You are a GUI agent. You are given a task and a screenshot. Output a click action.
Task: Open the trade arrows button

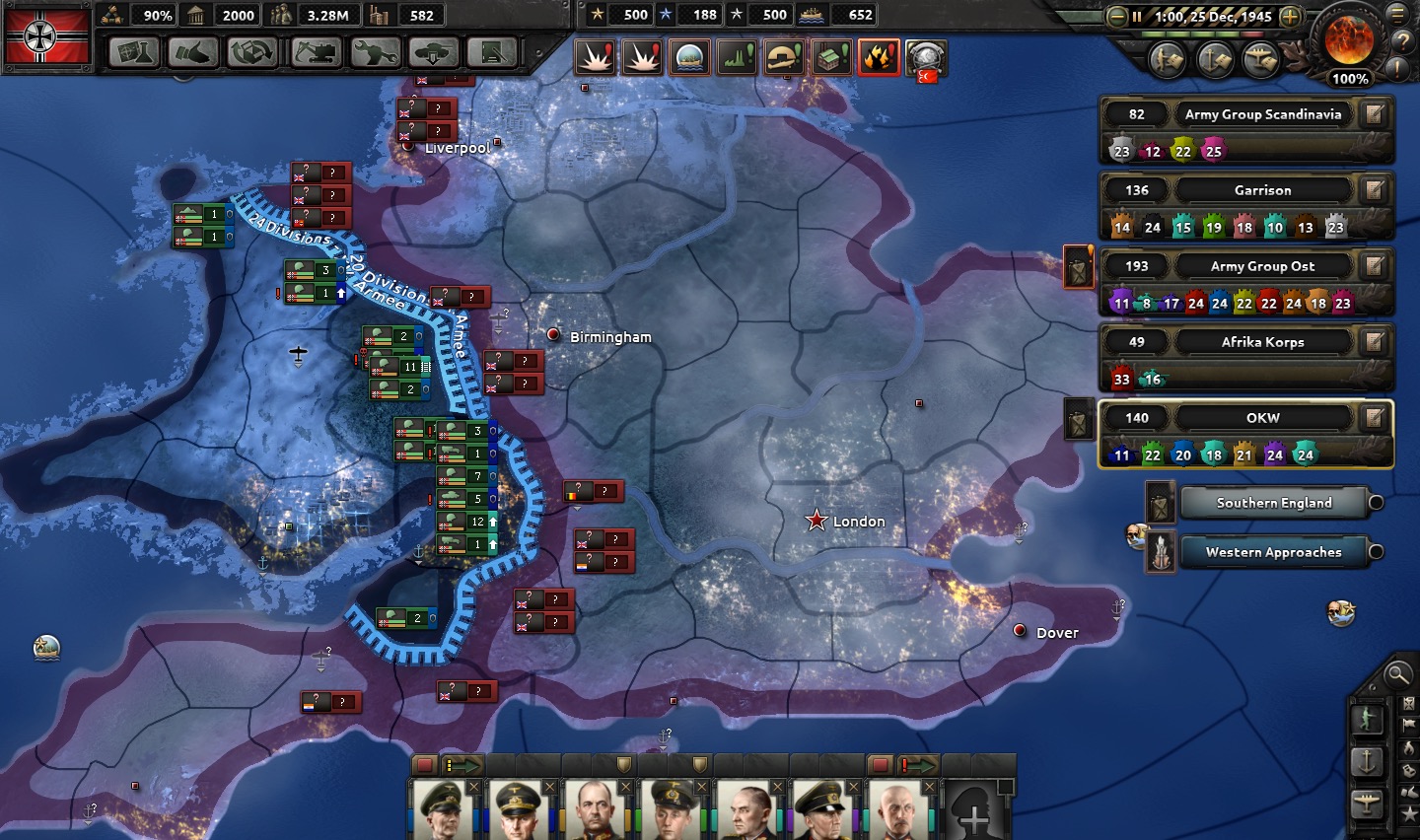pyautogui.click(x=253, y=51)
